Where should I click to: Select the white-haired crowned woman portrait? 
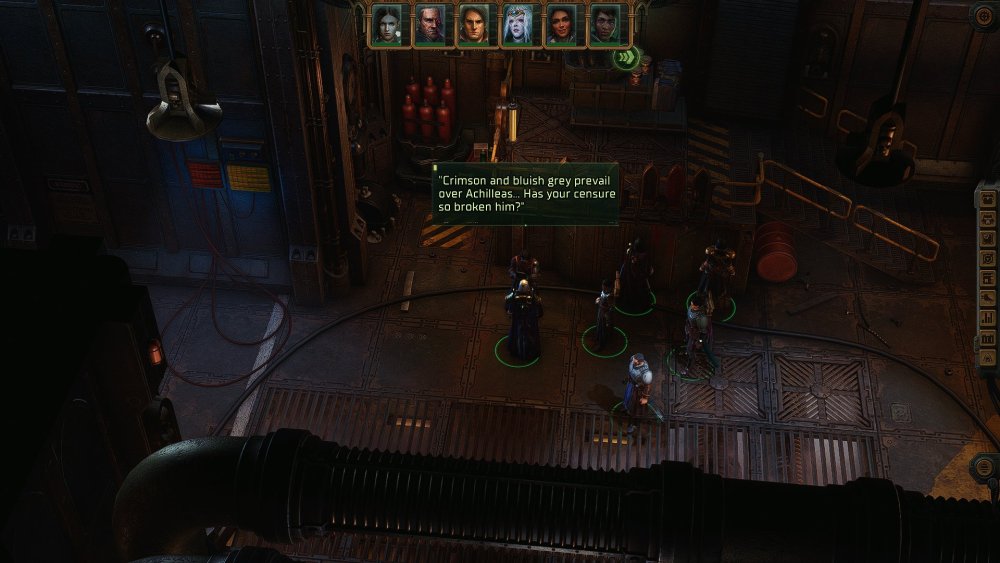pos(518,25)
